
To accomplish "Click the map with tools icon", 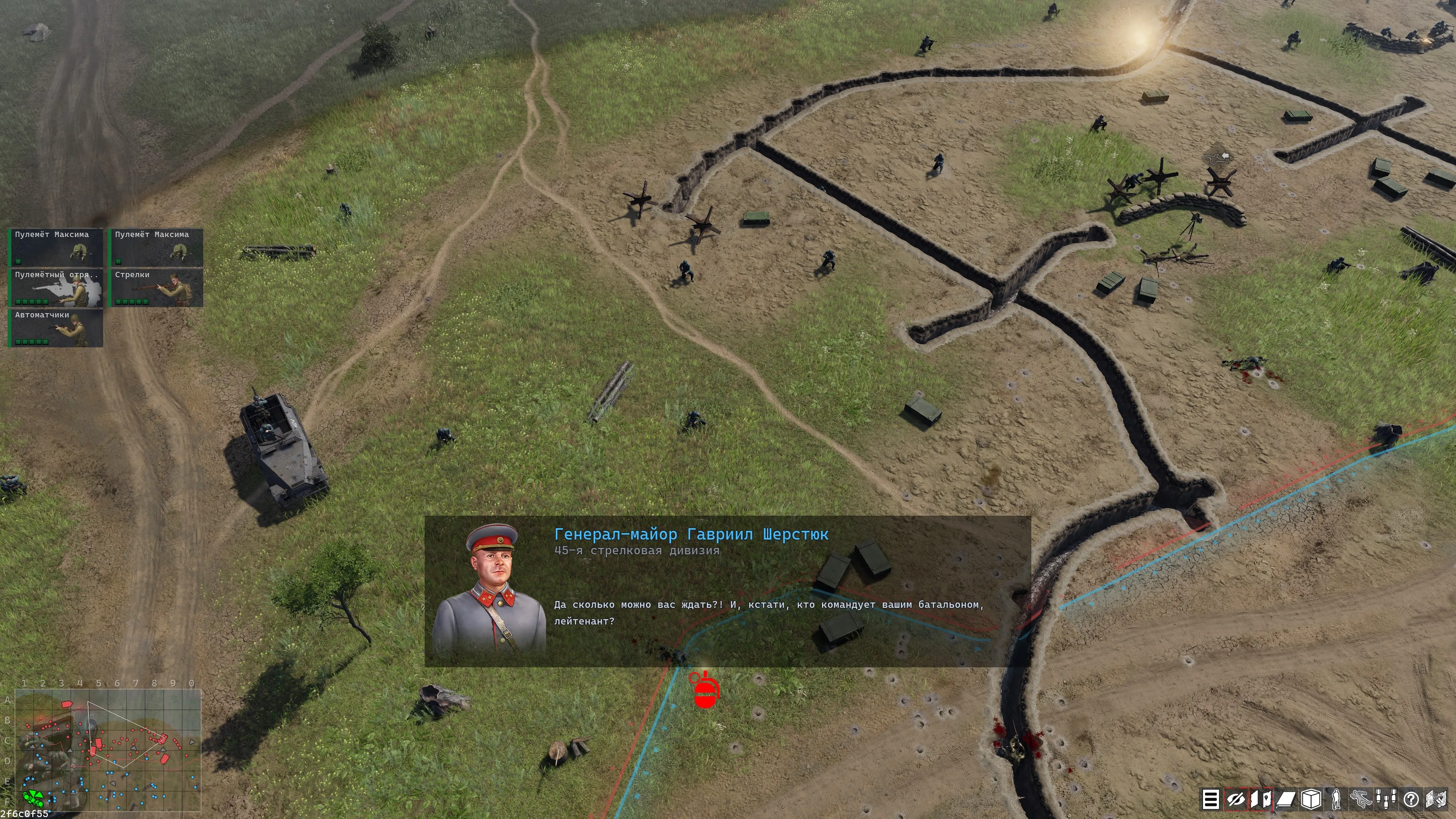I will [x=1436, y=799].
